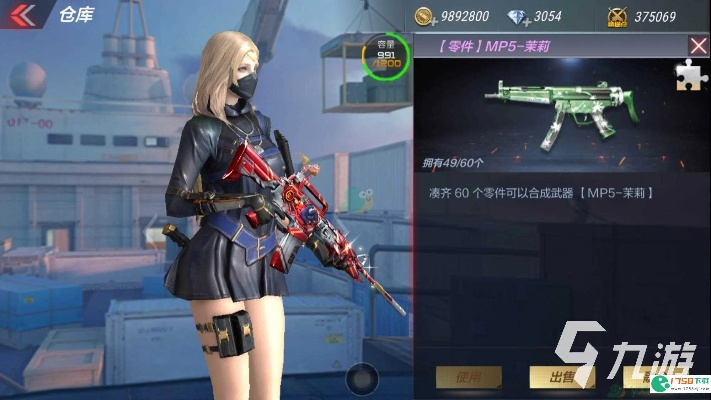Open the storage capacity ring indicator
Image resolution: width=711 pixels, height=400 pixels.
pyautogui.click(x=386, y=55)
